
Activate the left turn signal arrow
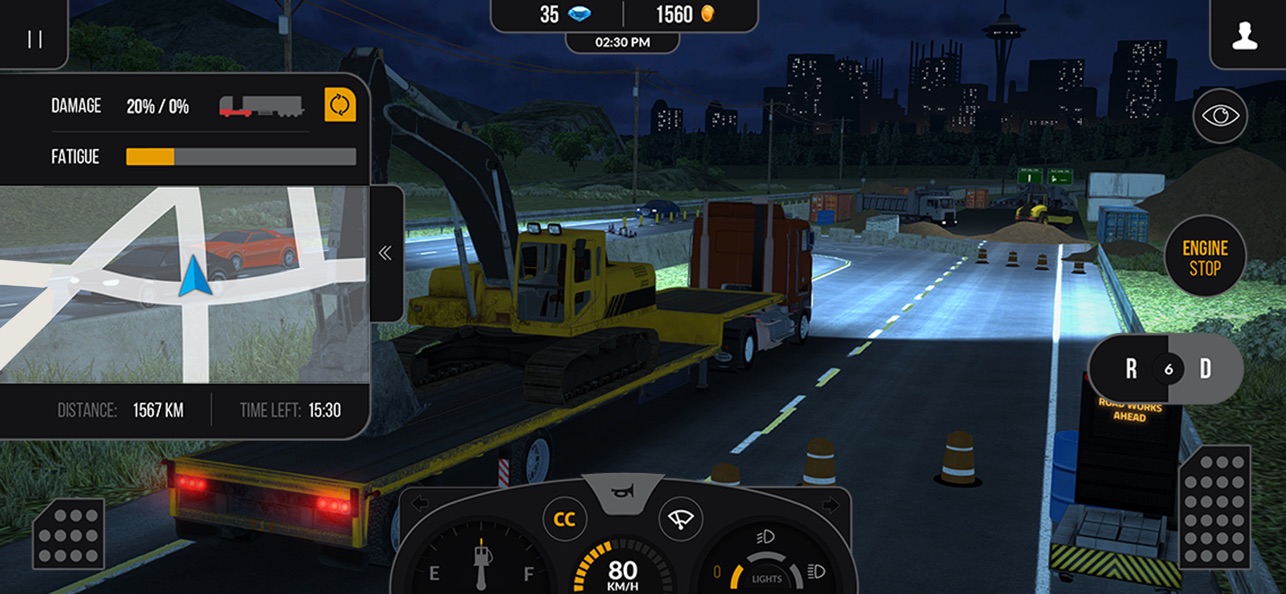tap(420, 503)
